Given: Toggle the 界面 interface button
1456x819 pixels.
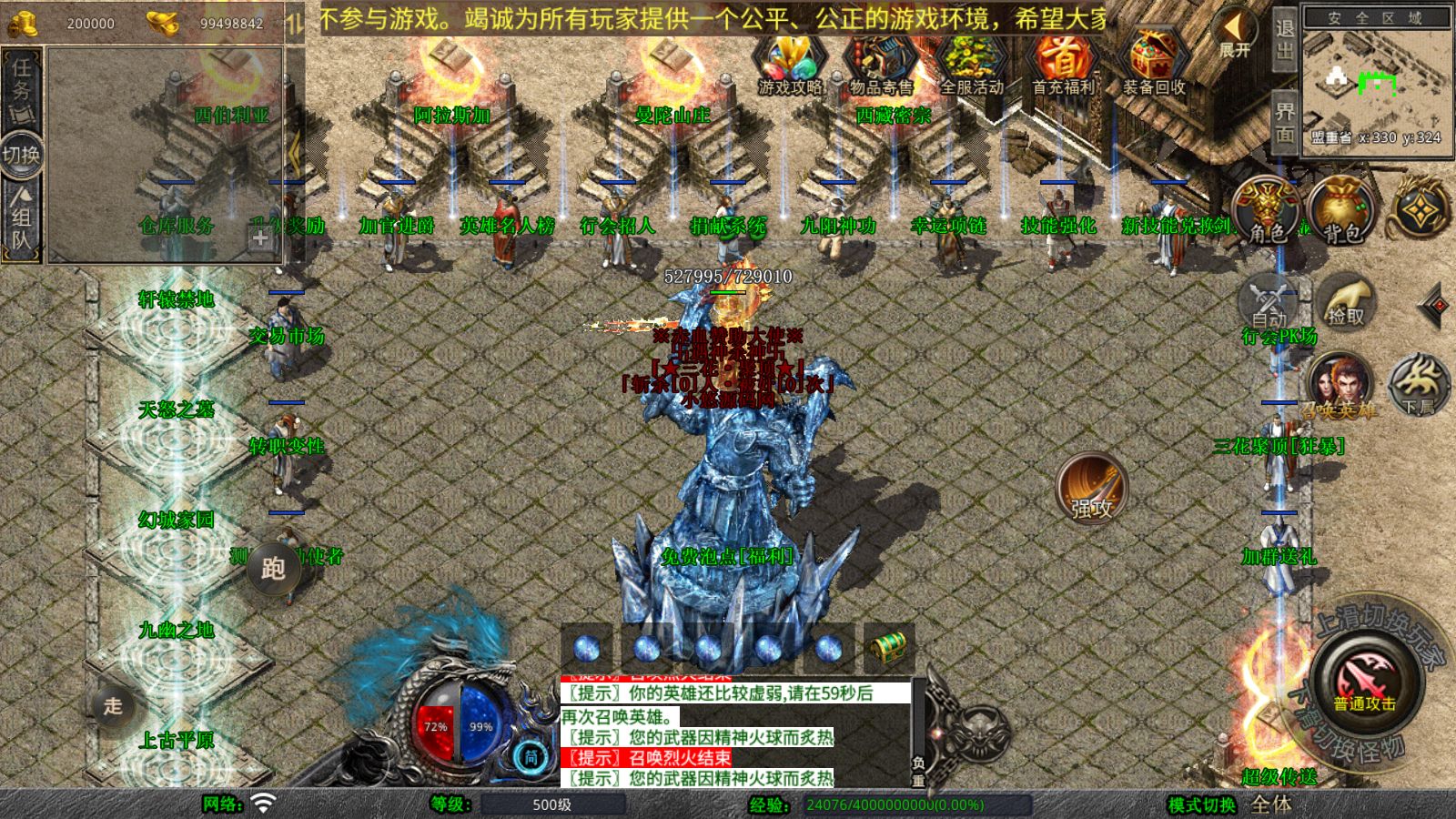Looking at the screenshot, I should coord(1284,121).
